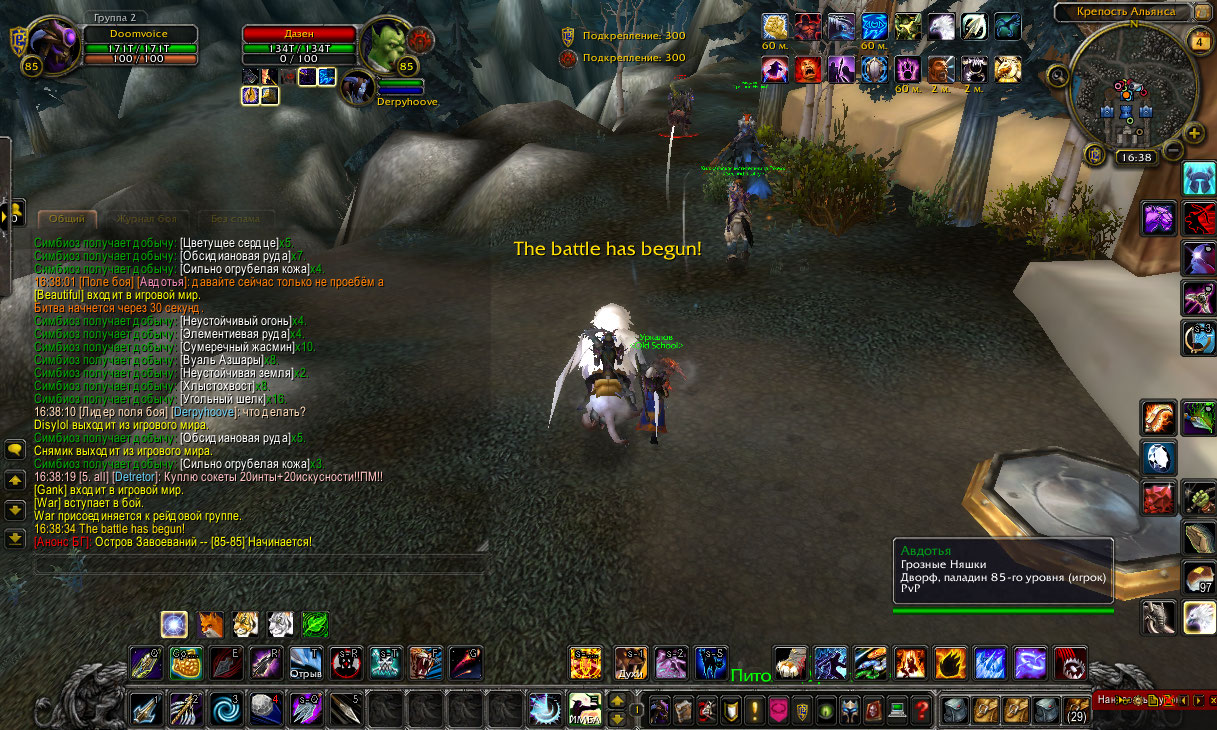This screenshot has width=1217, height=730.
Task: Open the yellow exclamation quest log button
Action: pyautogui.click(x=753, y=711)
